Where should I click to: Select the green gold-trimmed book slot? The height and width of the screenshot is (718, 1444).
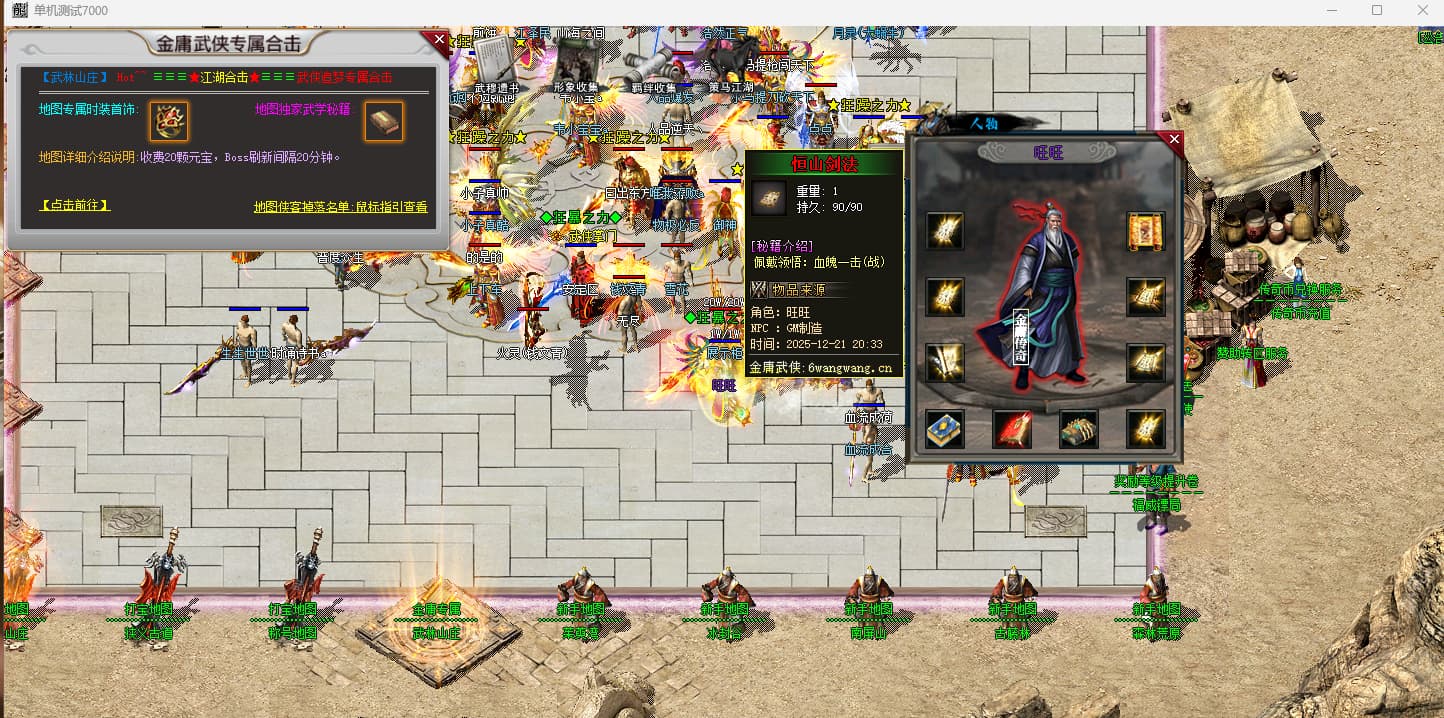(x=1079, y=429)
